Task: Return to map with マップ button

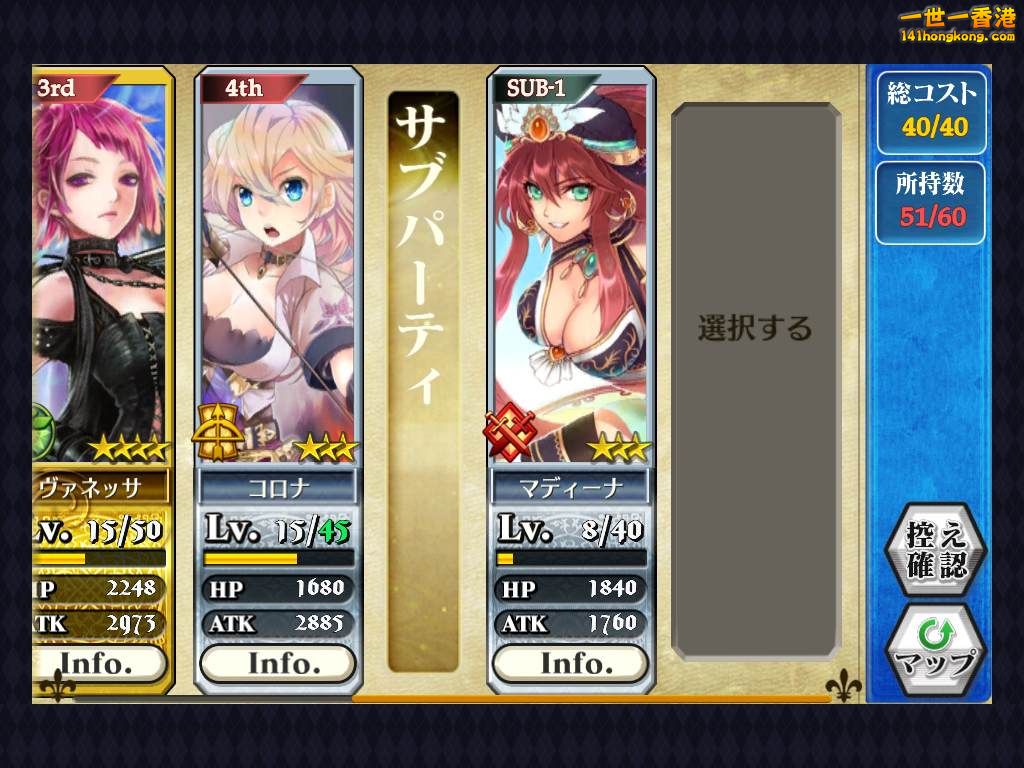Action: point(937,648)
